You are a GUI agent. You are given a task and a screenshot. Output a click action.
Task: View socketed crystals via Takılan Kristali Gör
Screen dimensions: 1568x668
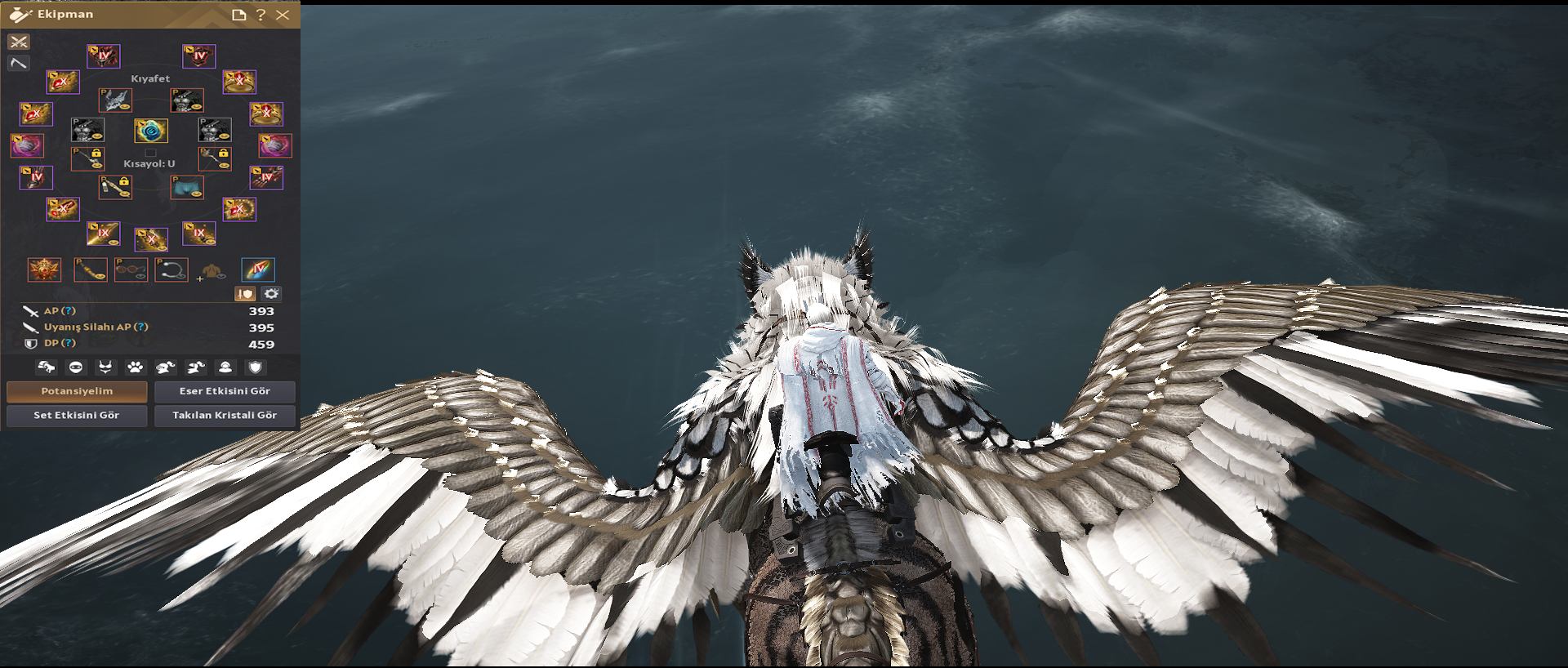click(225, 415)
